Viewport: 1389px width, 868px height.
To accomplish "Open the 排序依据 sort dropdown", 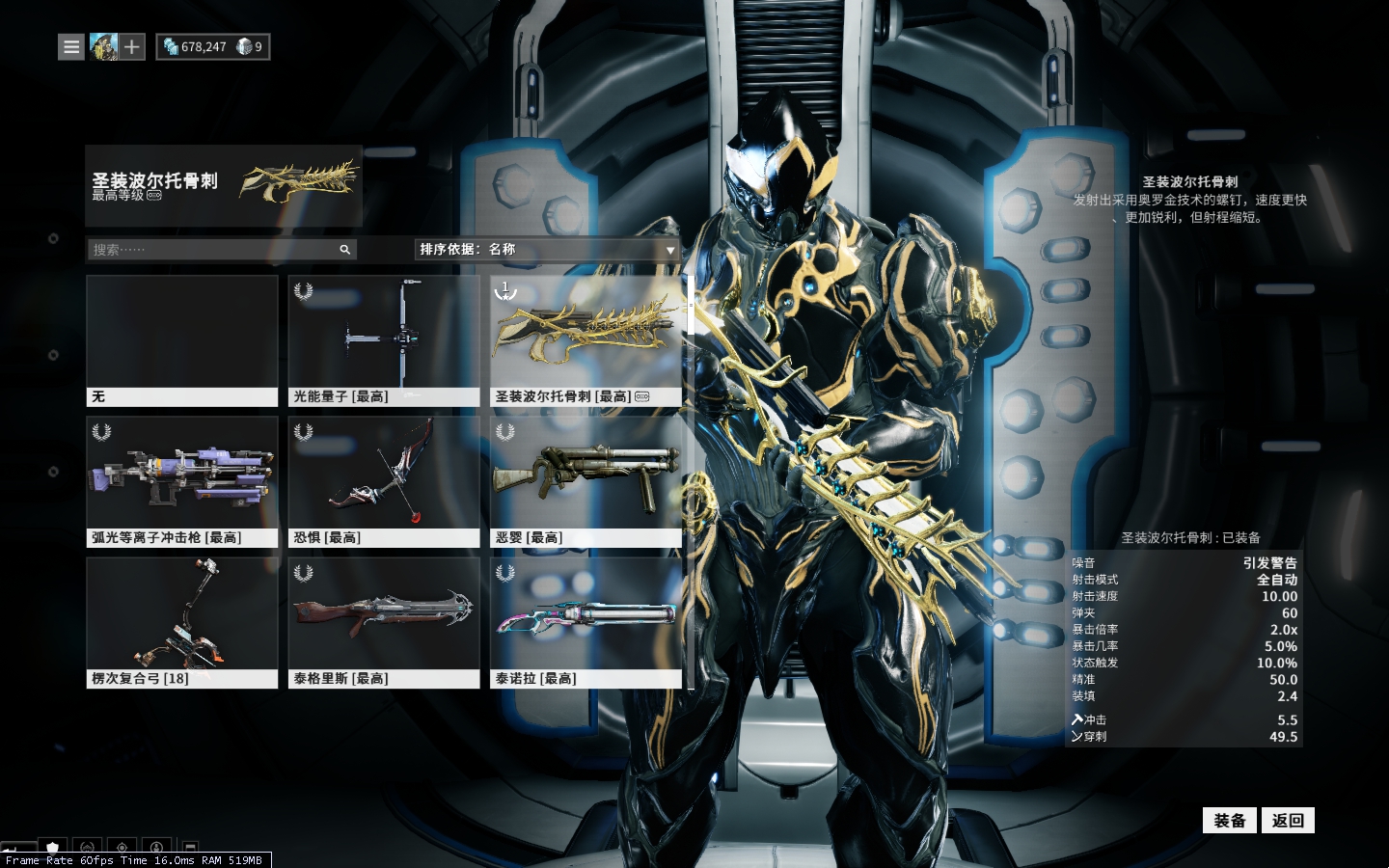I will tap(547, 250).
